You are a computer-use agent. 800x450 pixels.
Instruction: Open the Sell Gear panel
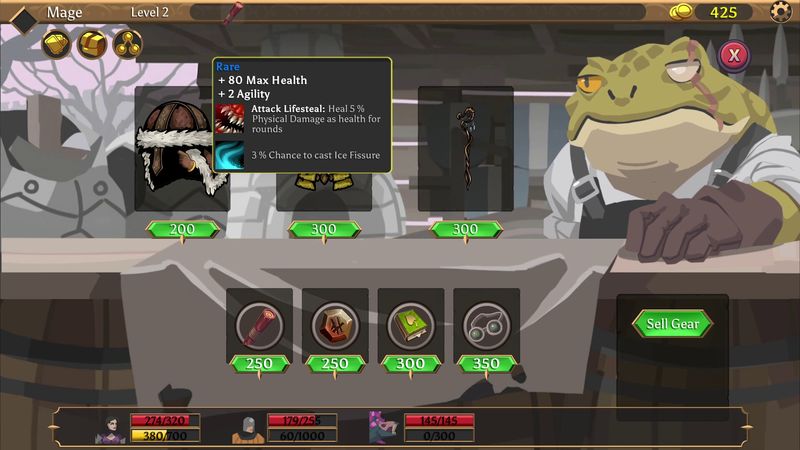click(672, 323)
